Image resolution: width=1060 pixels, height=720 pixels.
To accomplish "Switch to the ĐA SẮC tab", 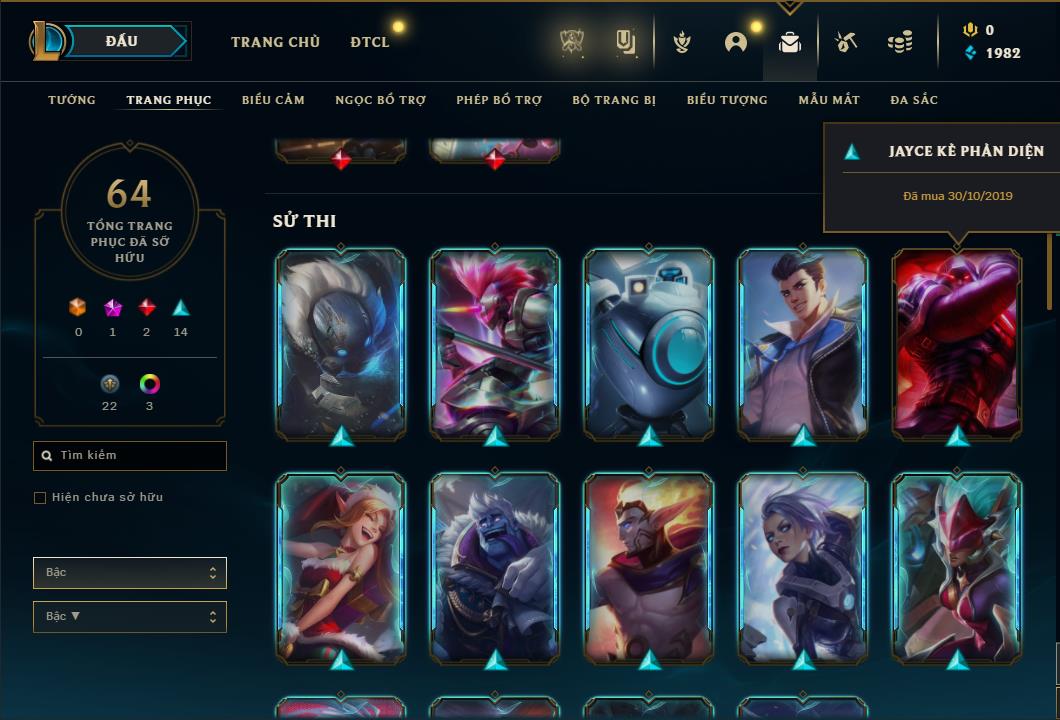I will click(x=914, y=100).
